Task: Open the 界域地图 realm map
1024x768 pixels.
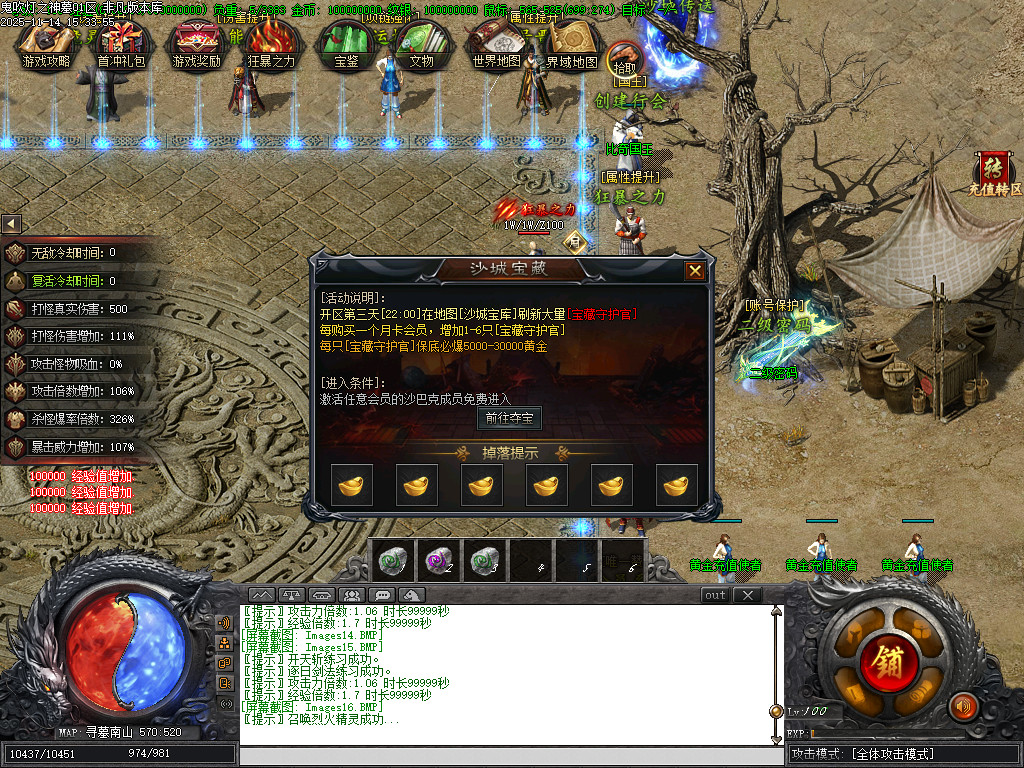Action: pos(571,44)
